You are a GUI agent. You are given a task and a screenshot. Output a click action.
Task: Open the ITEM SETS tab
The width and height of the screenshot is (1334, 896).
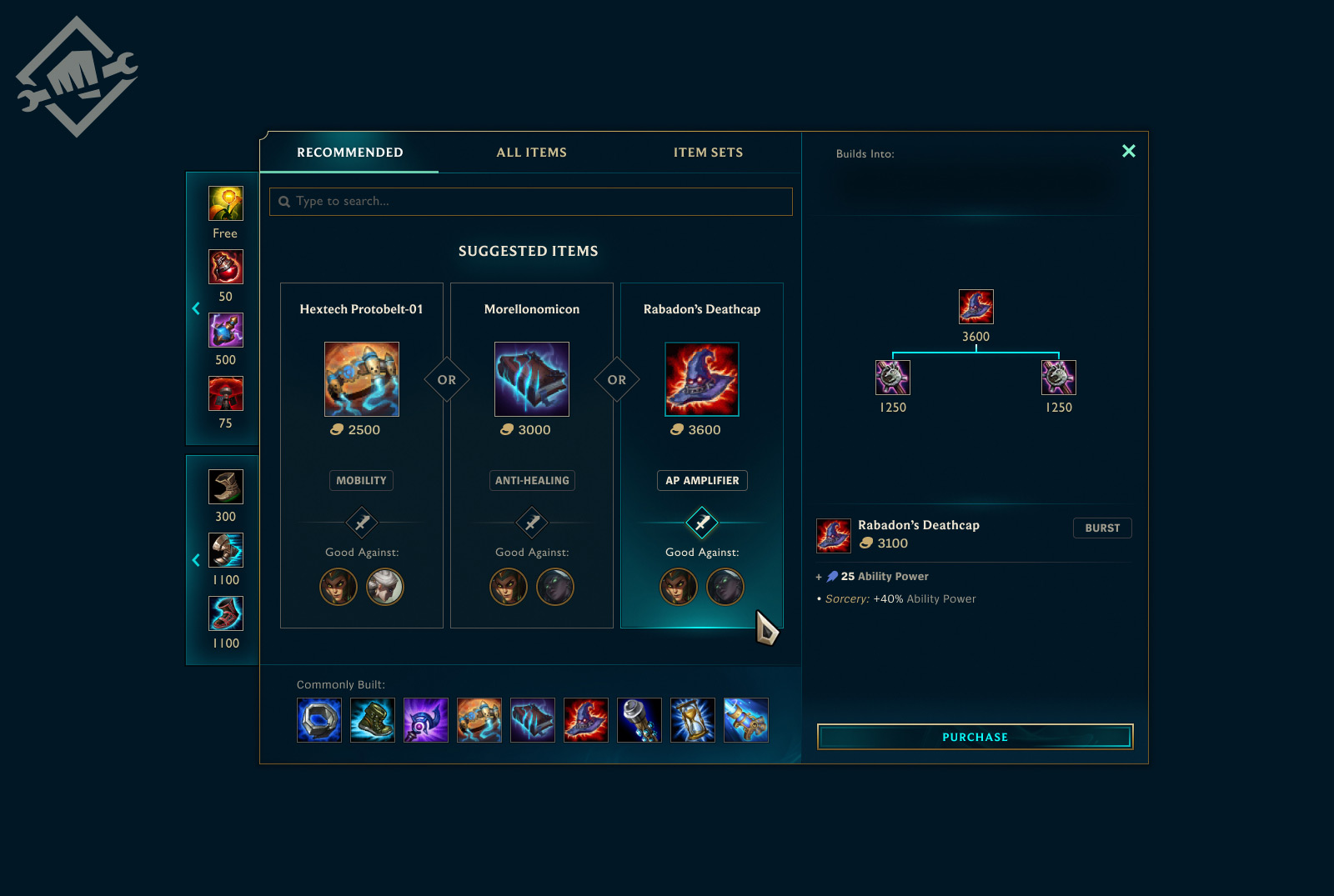709,152
